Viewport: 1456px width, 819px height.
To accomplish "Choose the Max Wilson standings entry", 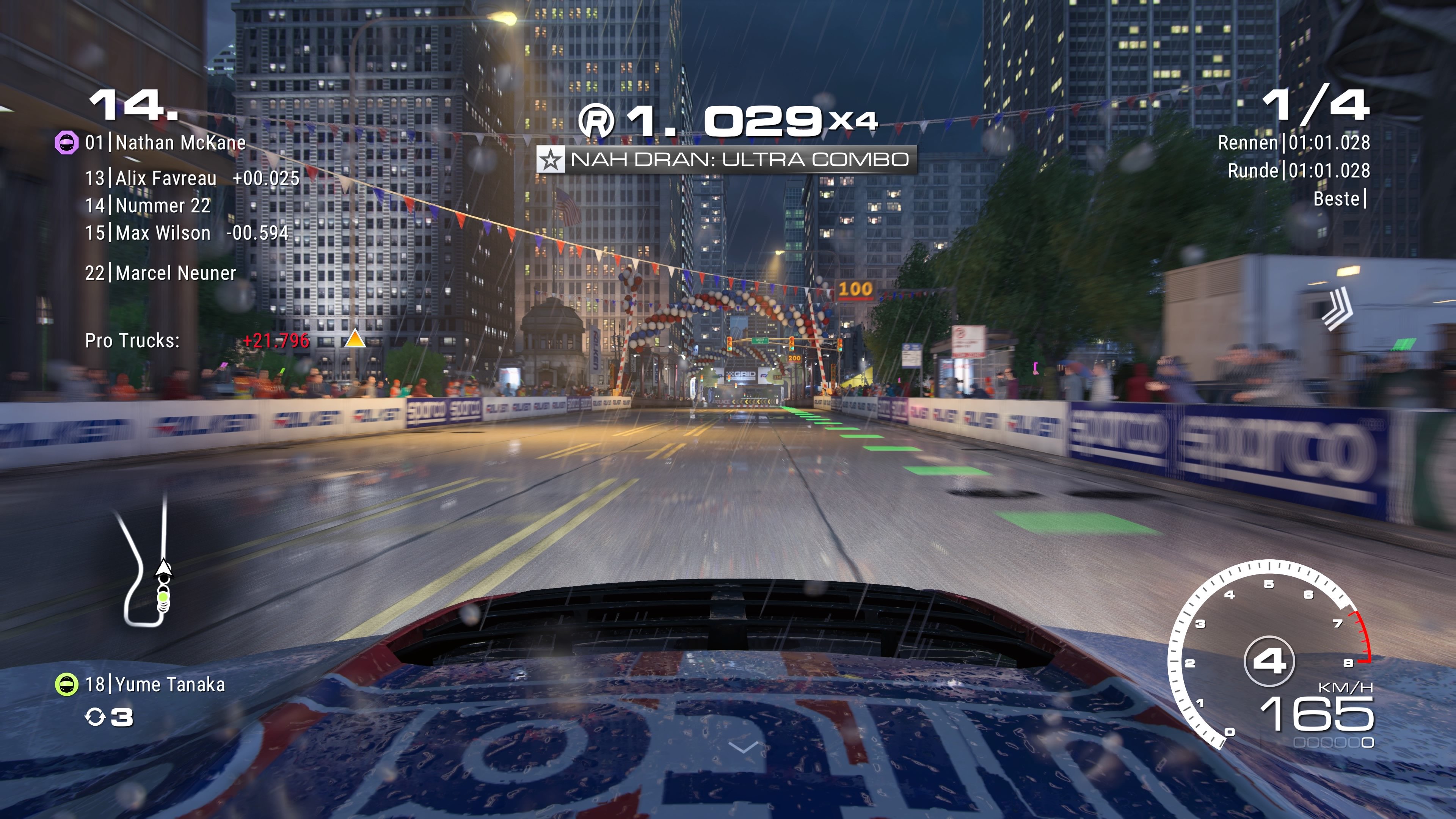I will click(187, 233).
